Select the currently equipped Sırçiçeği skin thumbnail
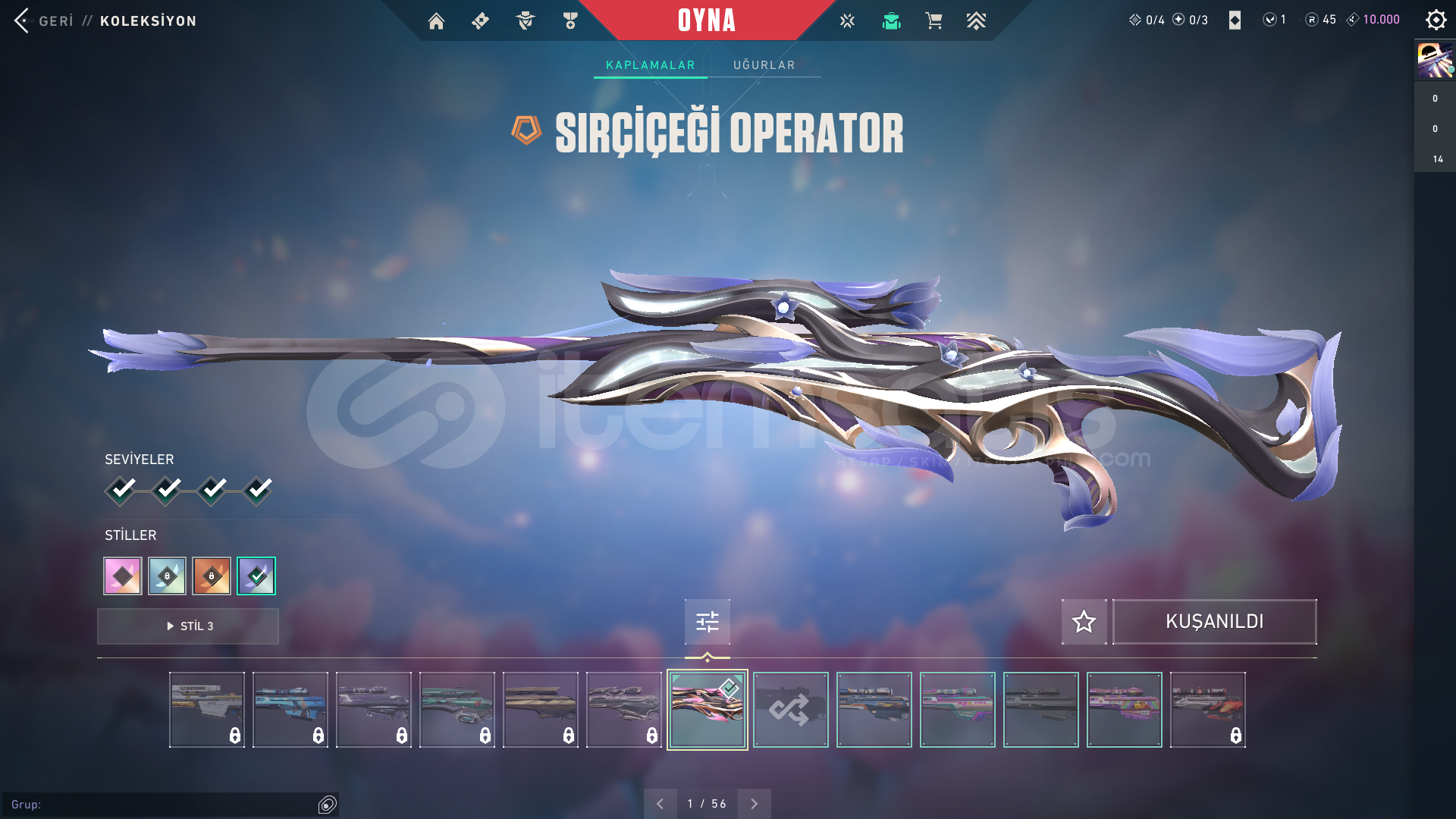The width and height of the screenshot is (1456, 819). [707, 710]
